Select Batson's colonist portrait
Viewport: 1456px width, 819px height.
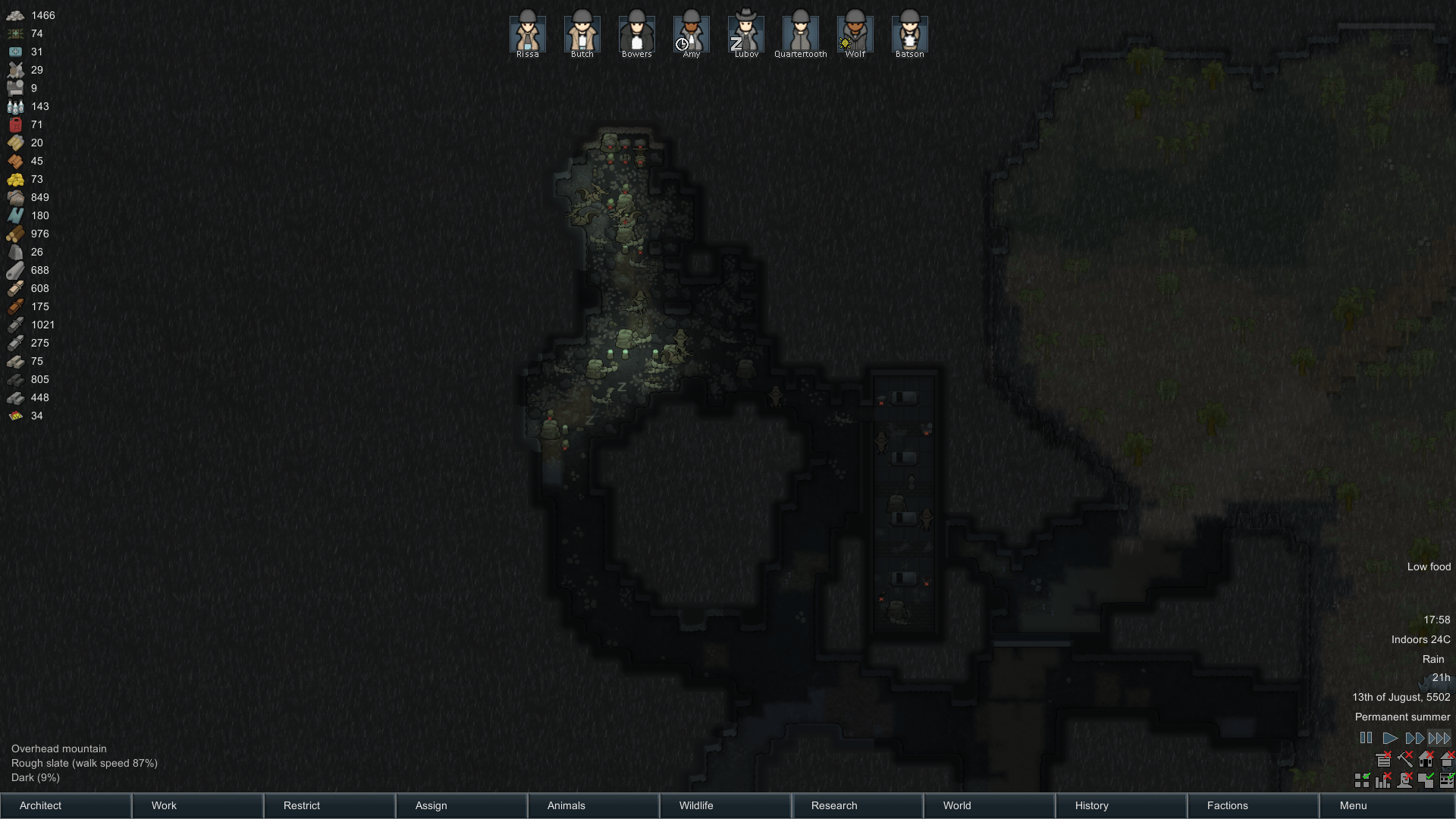point(909,30)
